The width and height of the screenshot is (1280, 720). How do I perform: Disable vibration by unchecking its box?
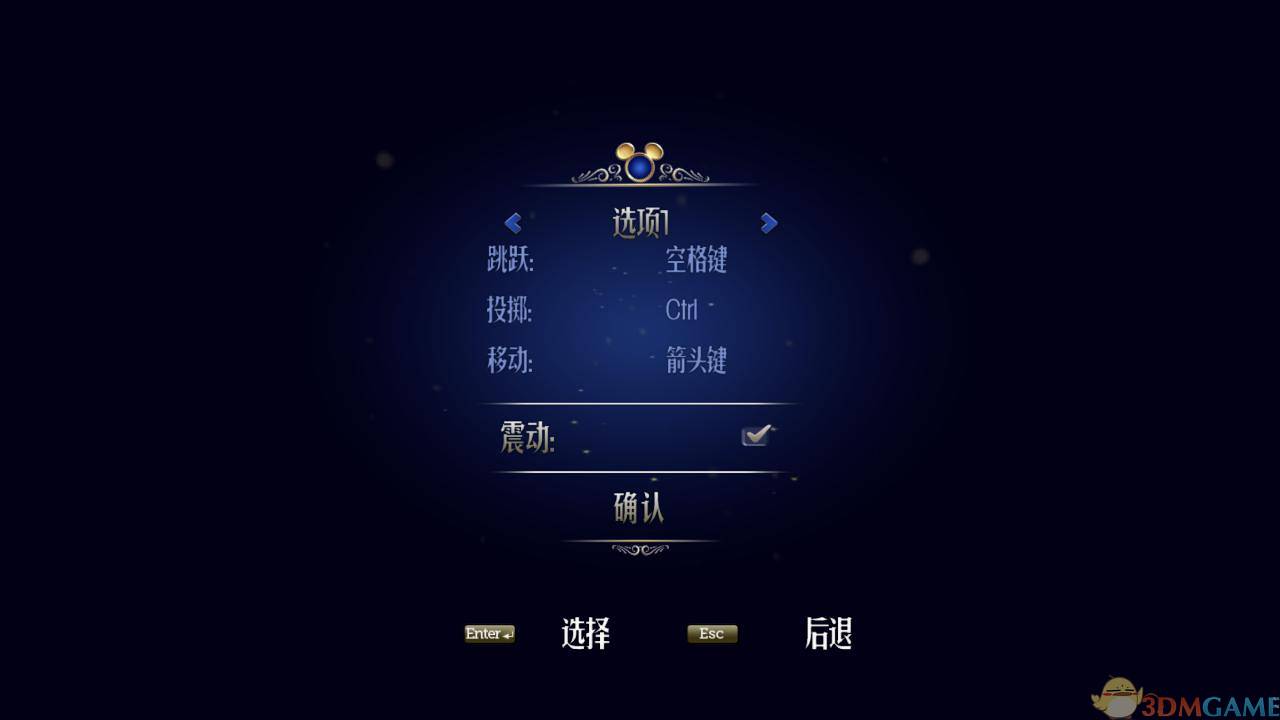[758, 433]
